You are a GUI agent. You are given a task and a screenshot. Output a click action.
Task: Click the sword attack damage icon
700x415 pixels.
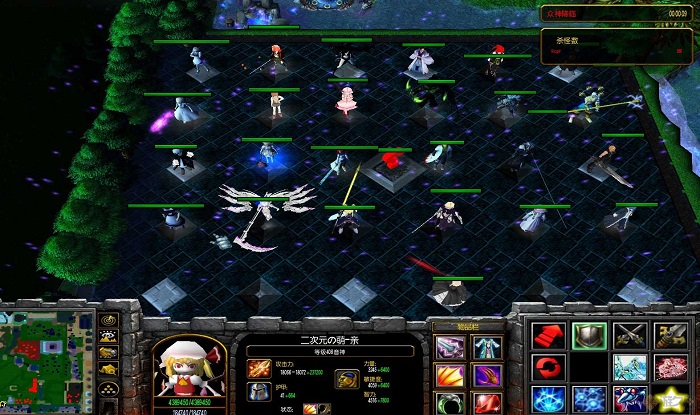point(254,368)
